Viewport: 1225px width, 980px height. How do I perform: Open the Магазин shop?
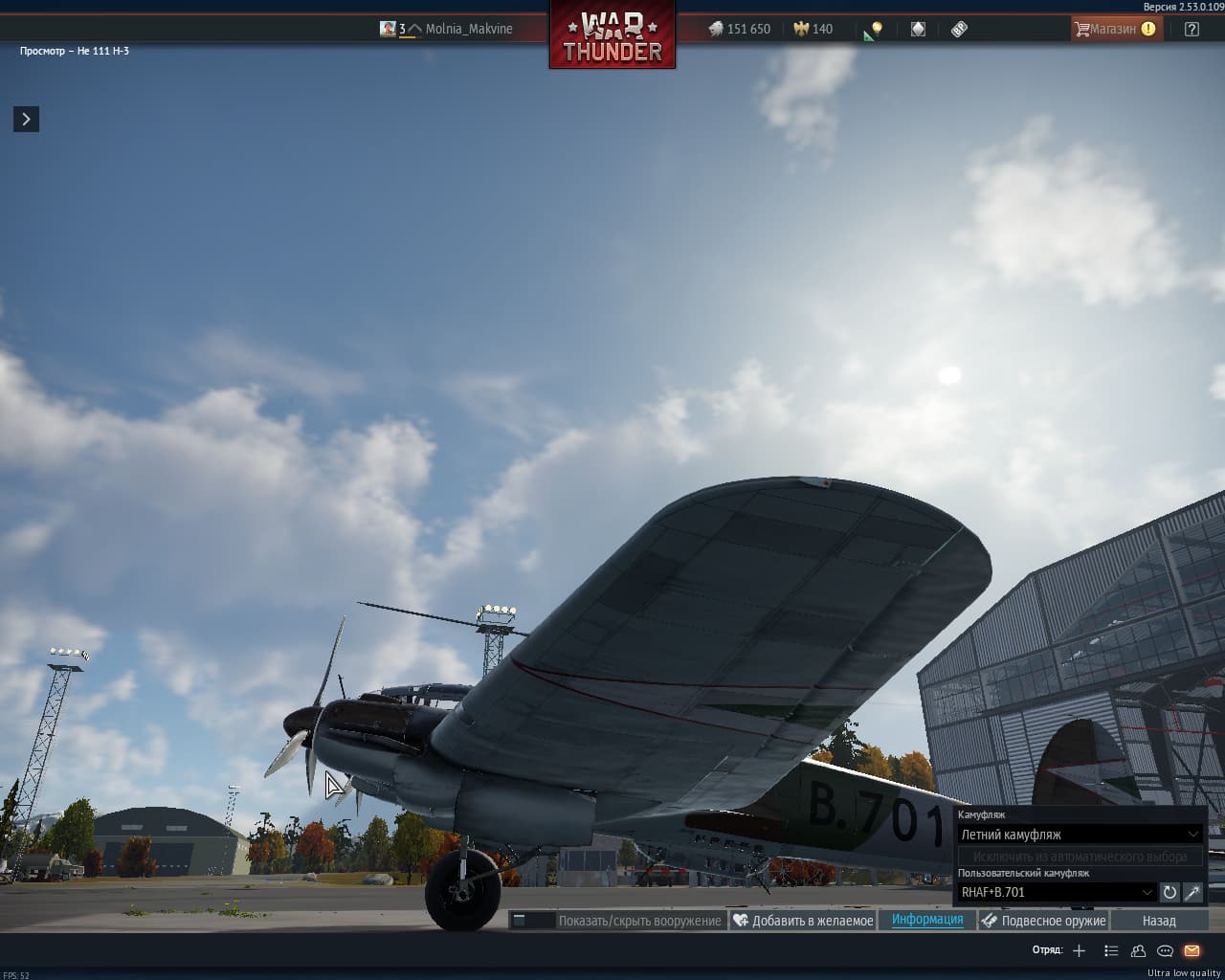coord(1113,29)
